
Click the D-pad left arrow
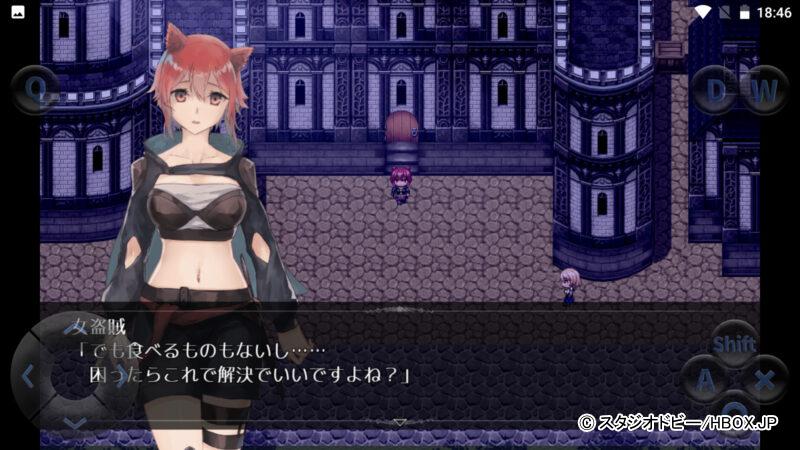point(28,377)
